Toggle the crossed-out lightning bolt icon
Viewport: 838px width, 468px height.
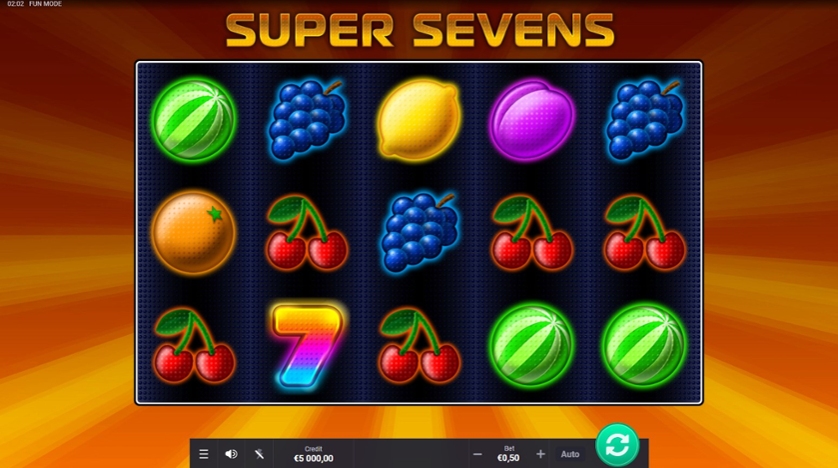click(259, 454)
